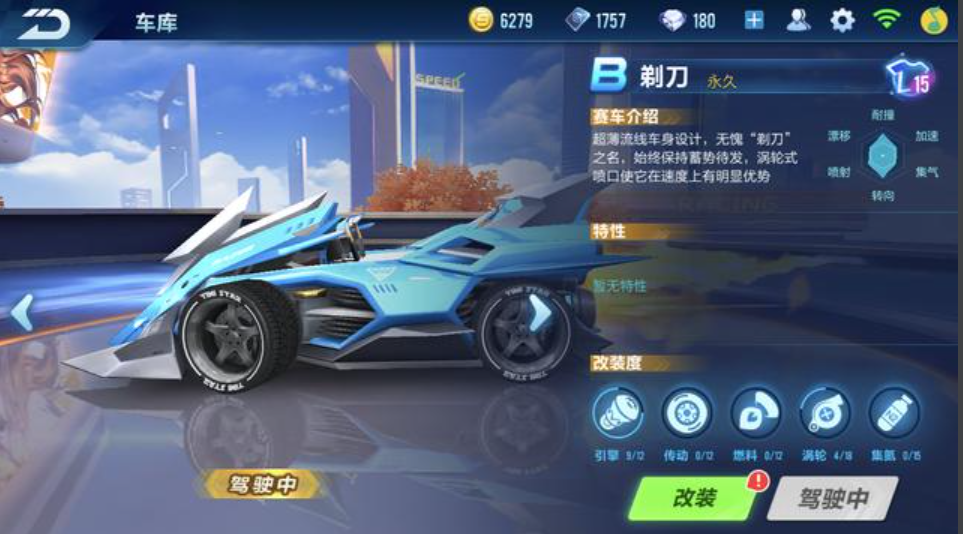This screenshot has width=963, height=534.
Task: Select the 传动 transmission upgrade icon
Action: [687, 412]
